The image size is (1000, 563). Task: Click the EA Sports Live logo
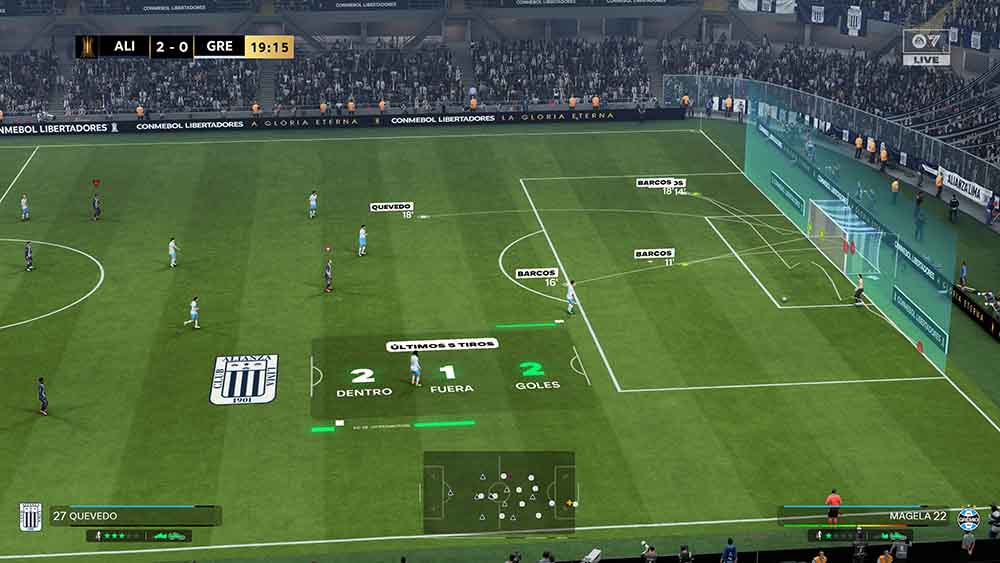click(x=926, y=46)
